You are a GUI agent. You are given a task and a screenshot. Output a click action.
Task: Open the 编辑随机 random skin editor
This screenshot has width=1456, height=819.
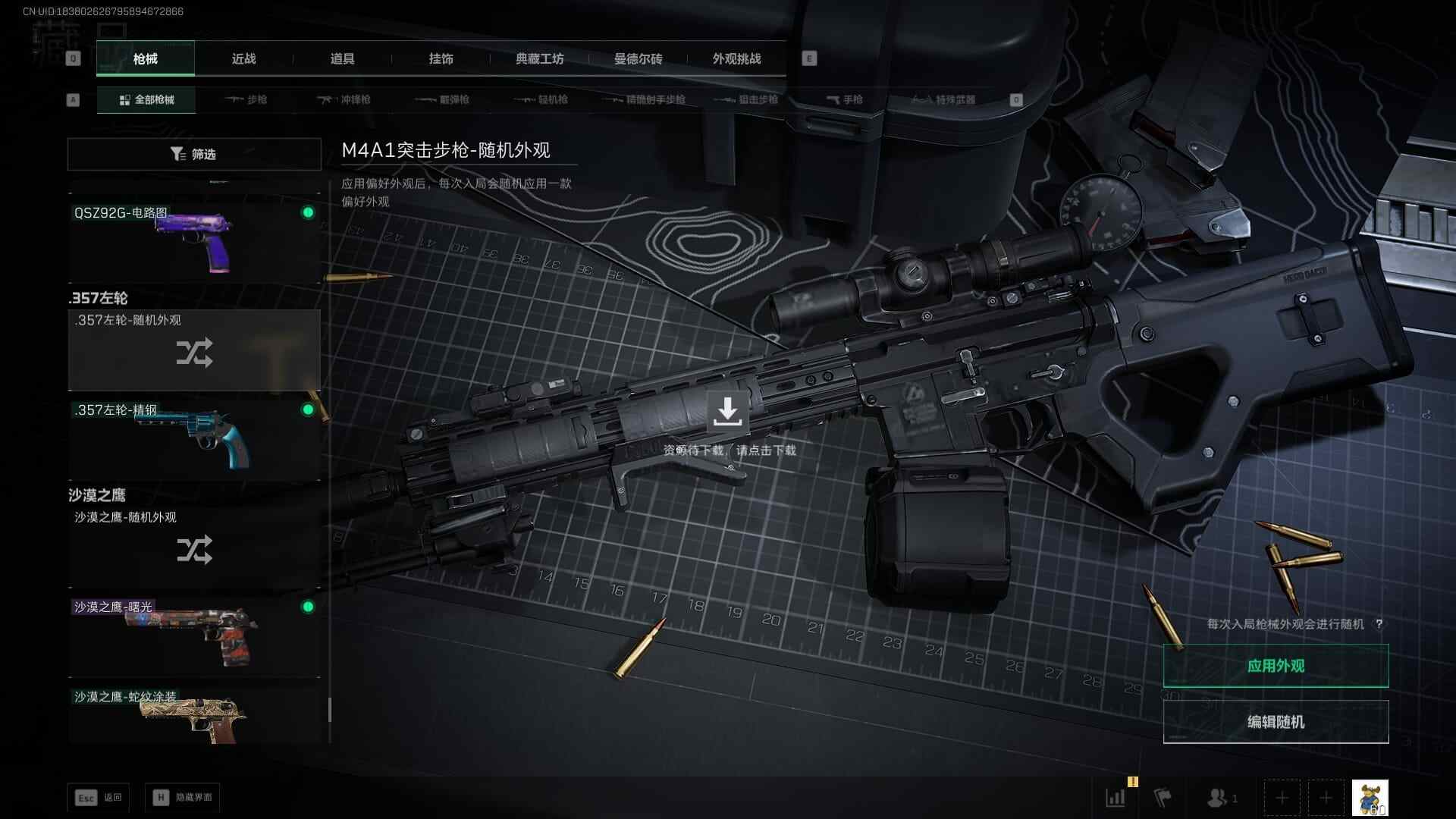[x=1276, y=722]
